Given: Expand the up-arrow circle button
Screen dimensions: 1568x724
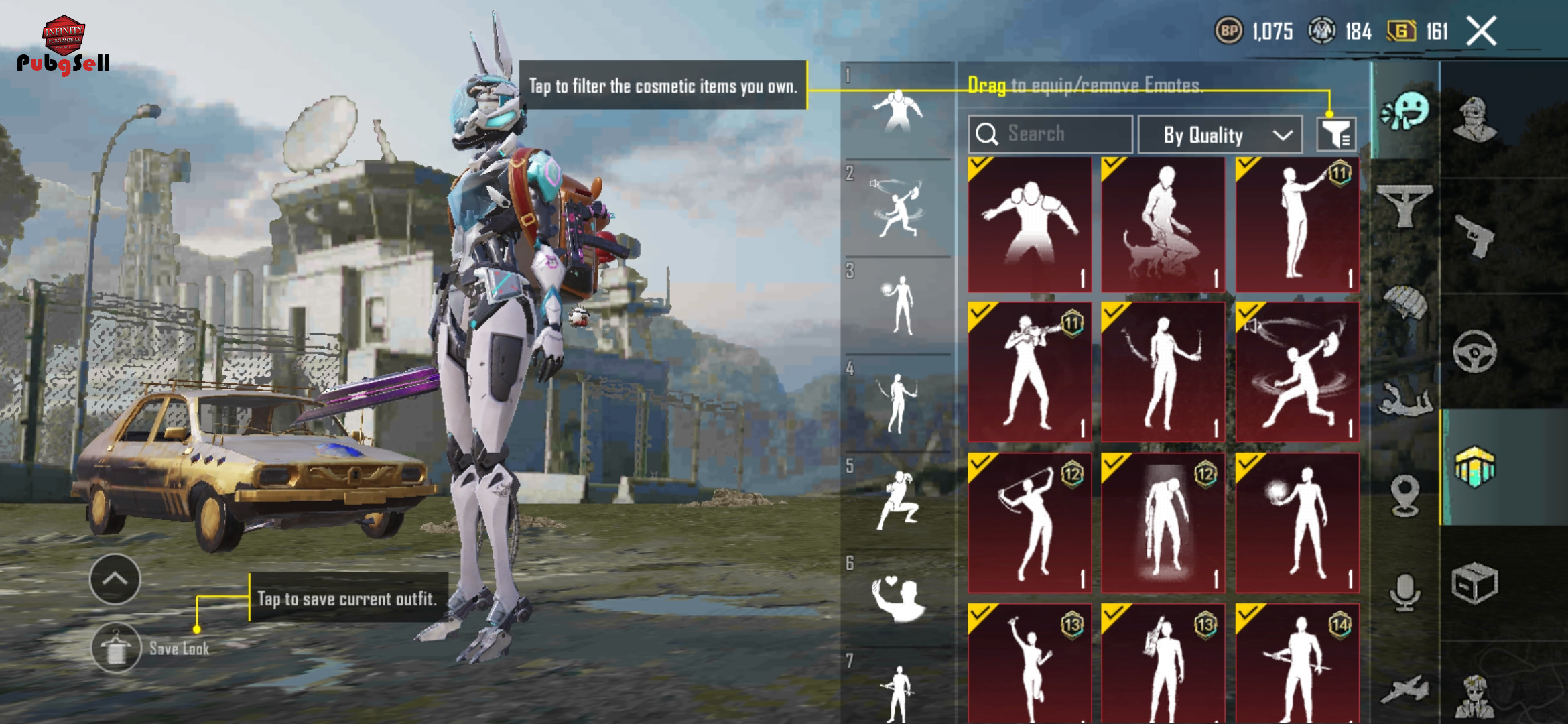Looking at the screenshot, I should pos(115,579).
